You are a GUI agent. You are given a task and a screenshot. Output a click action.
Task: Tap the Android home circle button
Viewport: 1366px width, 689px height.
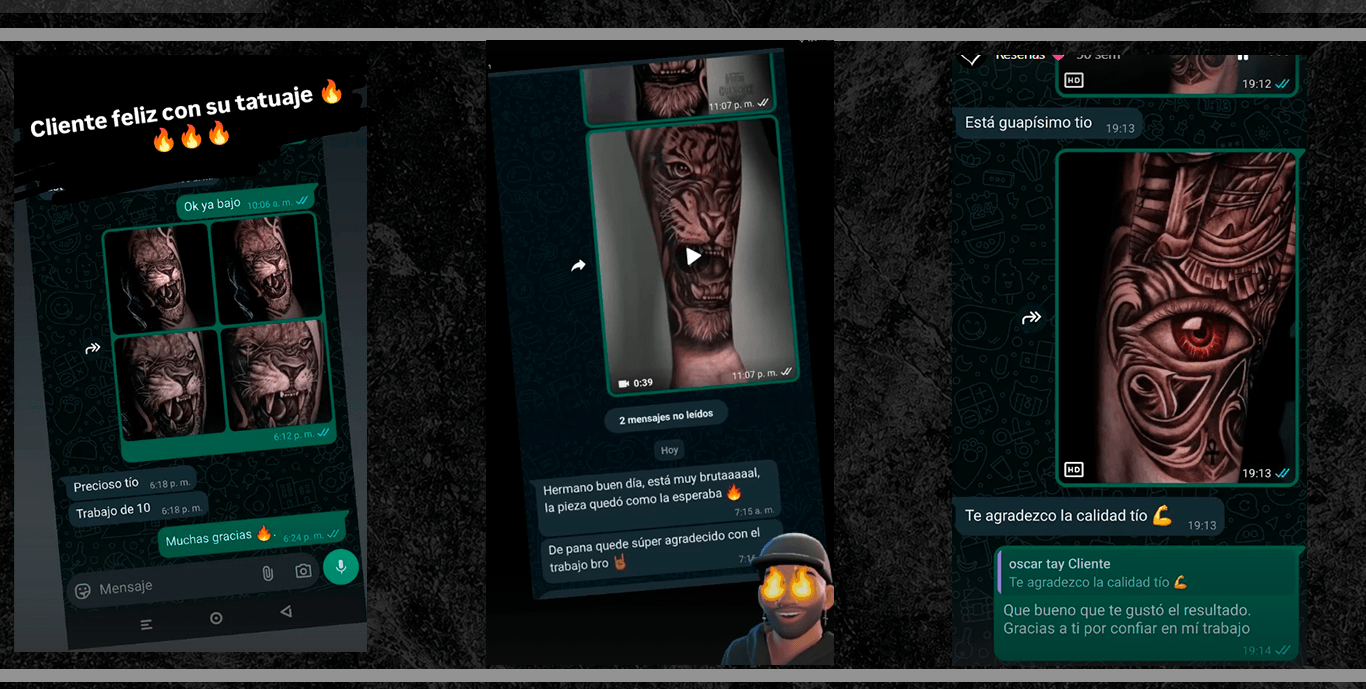click(216, 618)
